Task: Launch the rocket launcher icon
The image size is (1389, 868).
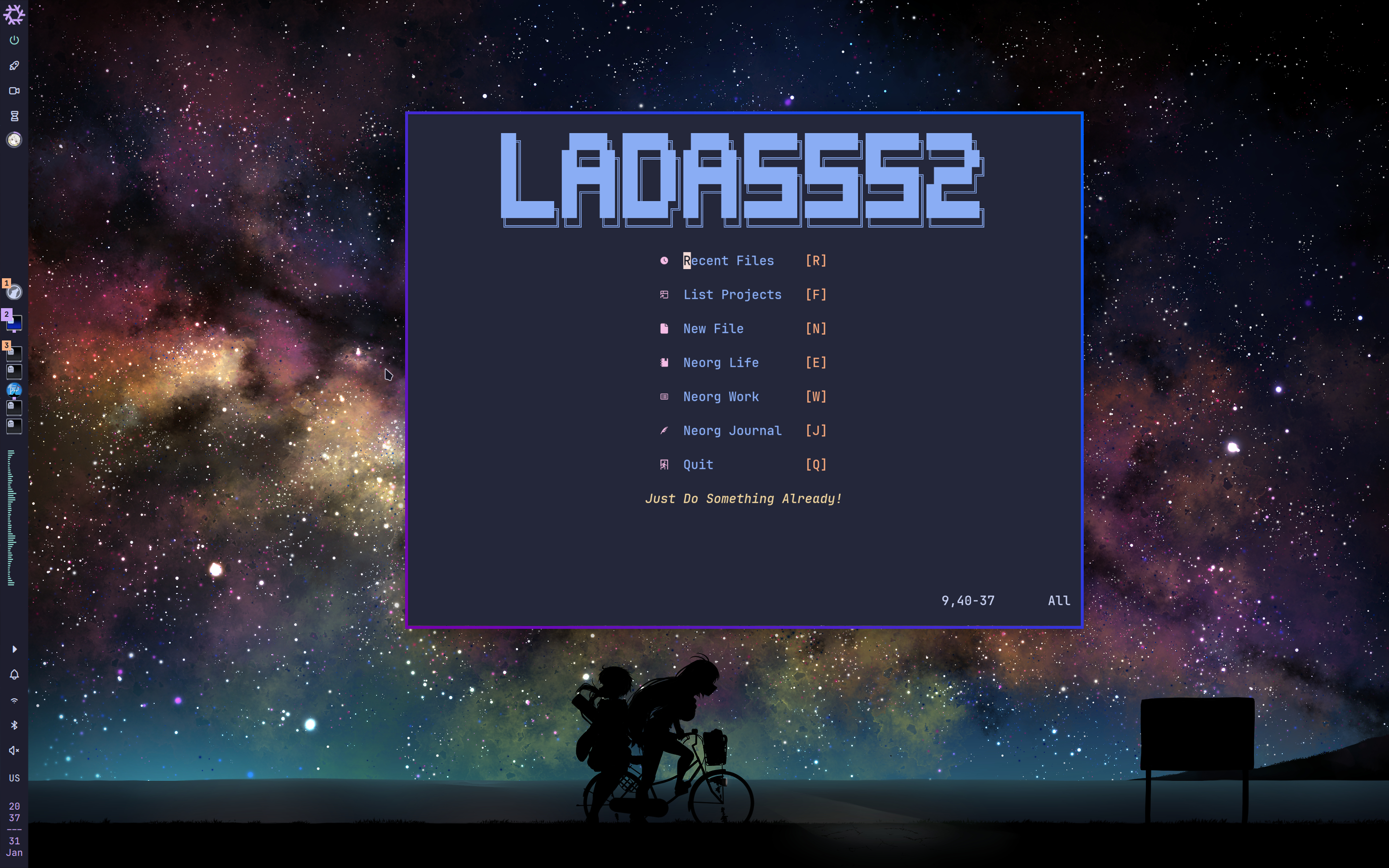Action: pos(14,65)
